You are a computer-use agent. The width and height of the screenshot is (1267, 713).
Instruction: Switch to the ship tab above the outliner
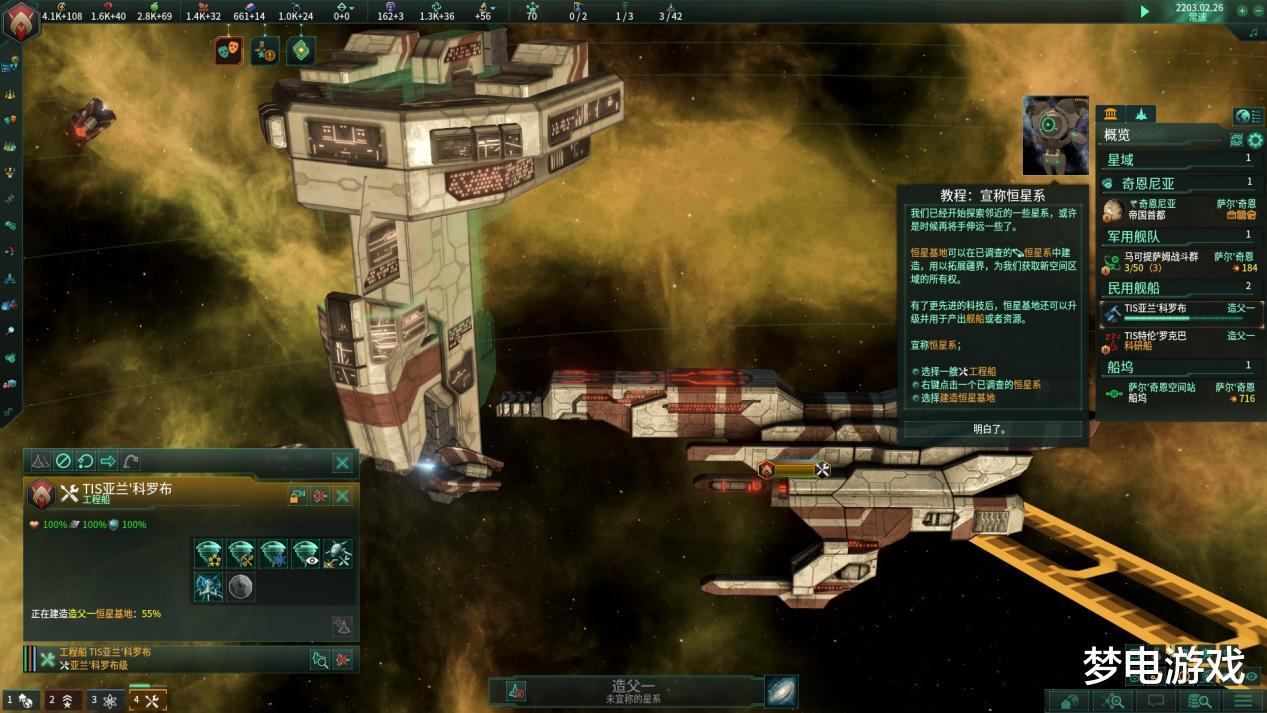point(1141,114)
